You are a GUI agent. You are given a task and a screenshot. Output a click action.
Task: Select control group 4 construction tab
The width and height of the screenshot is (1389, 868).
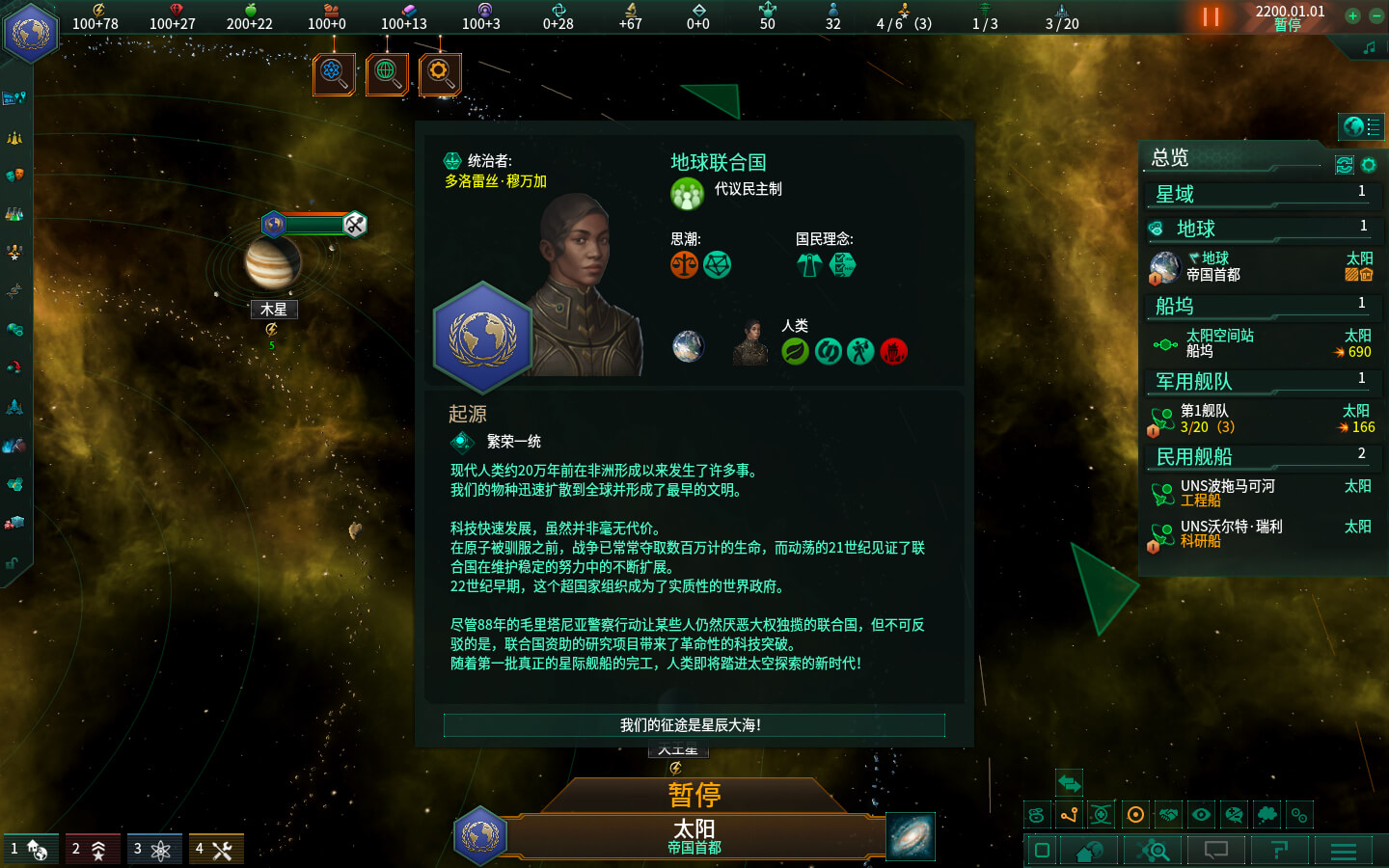pos(216,850)
